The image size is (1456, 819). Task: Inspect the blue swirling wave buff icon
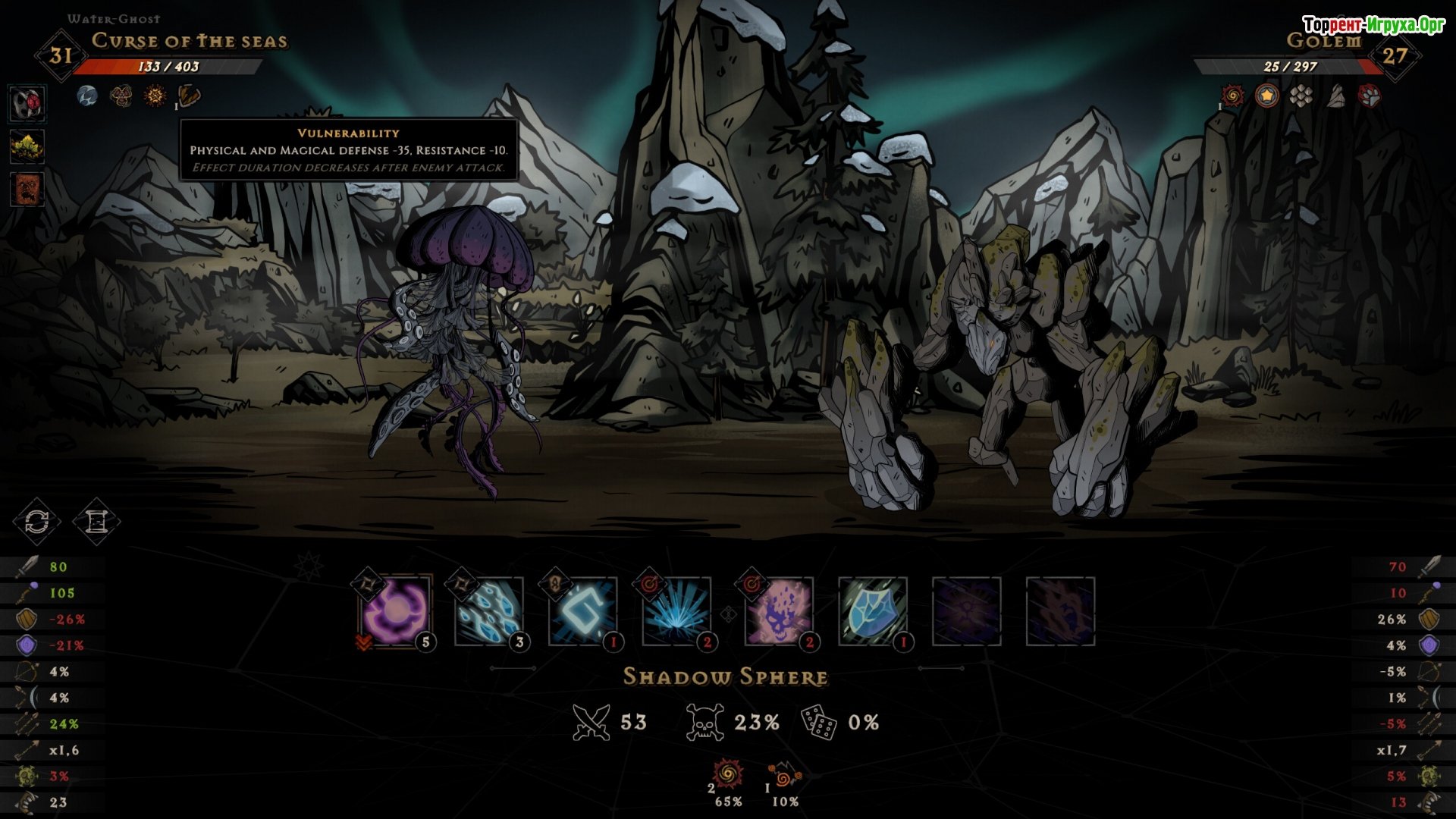pos(87,96)
